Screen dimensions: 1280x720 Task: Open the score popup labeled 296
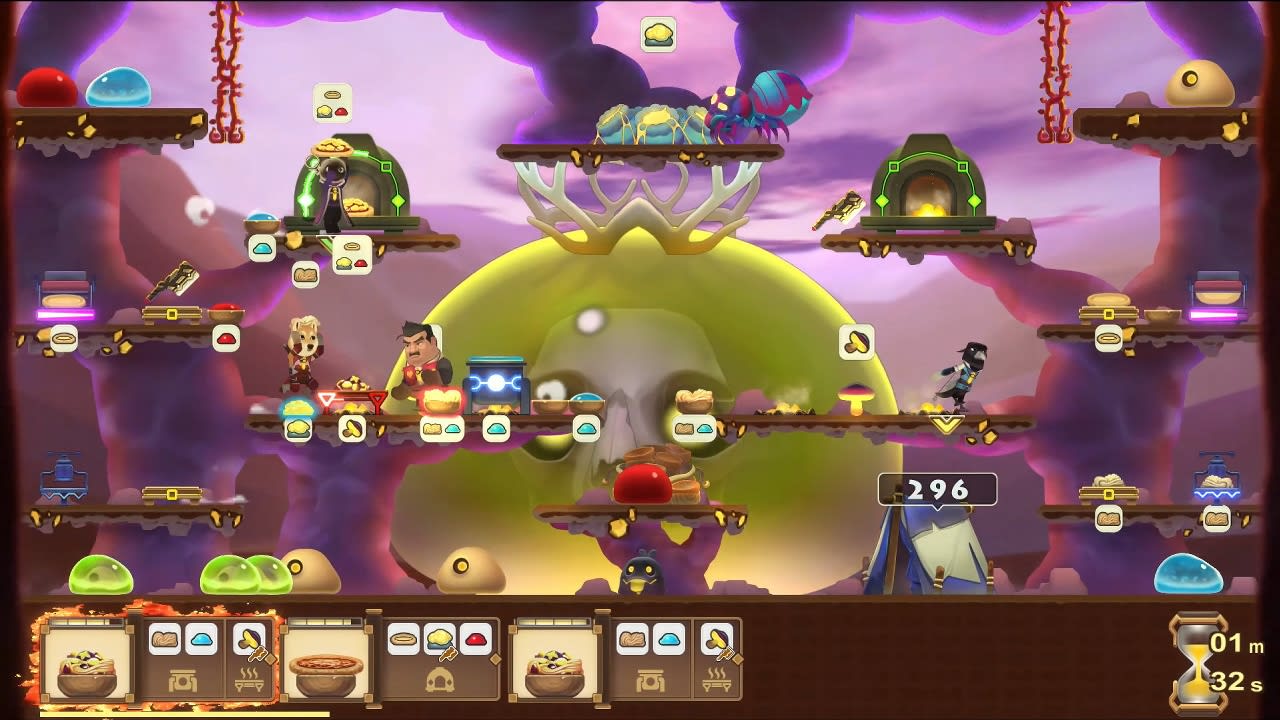pyautogui.click(x=937, y=490)
